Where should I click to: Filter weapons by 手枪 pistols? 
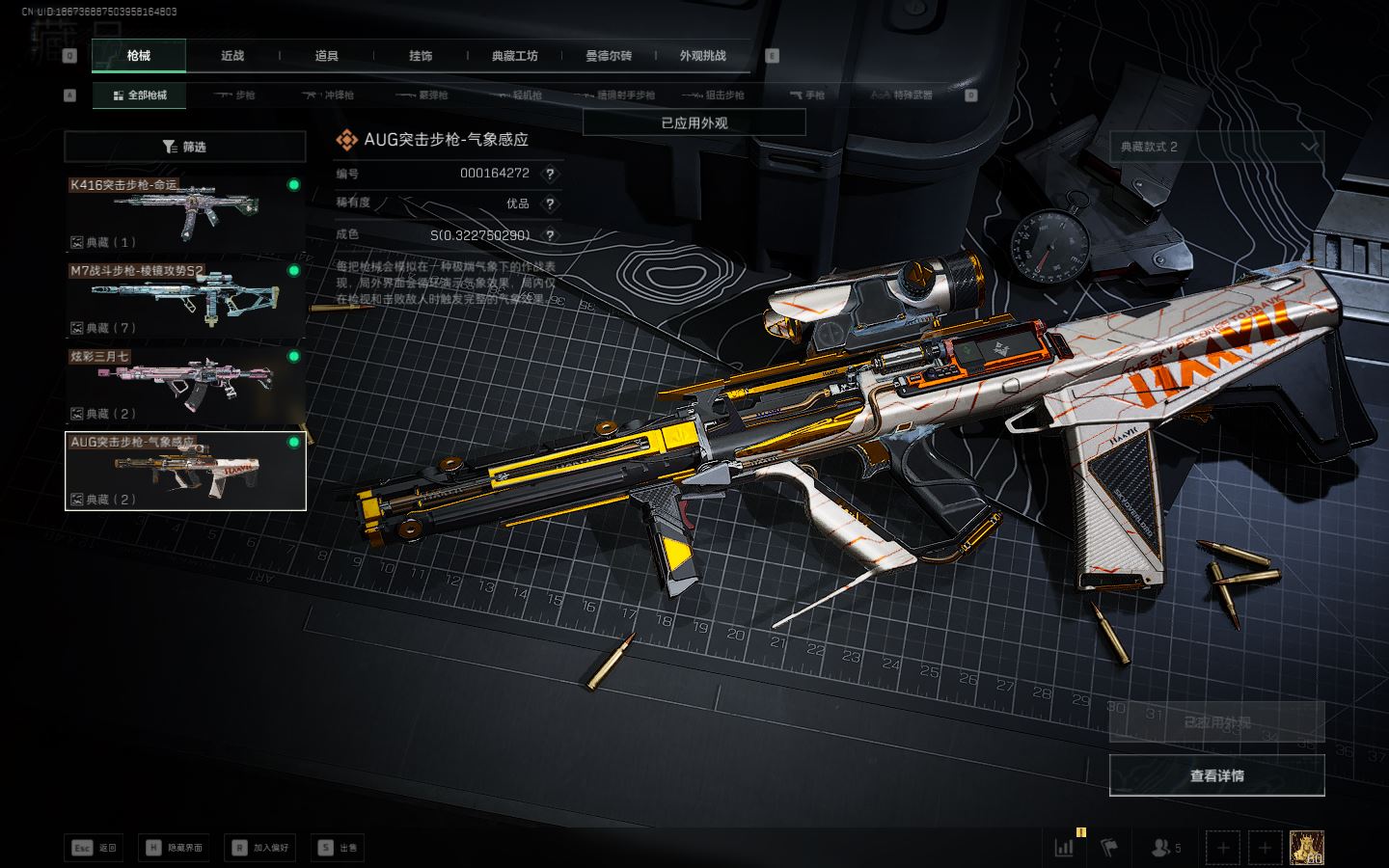(807, 95)
